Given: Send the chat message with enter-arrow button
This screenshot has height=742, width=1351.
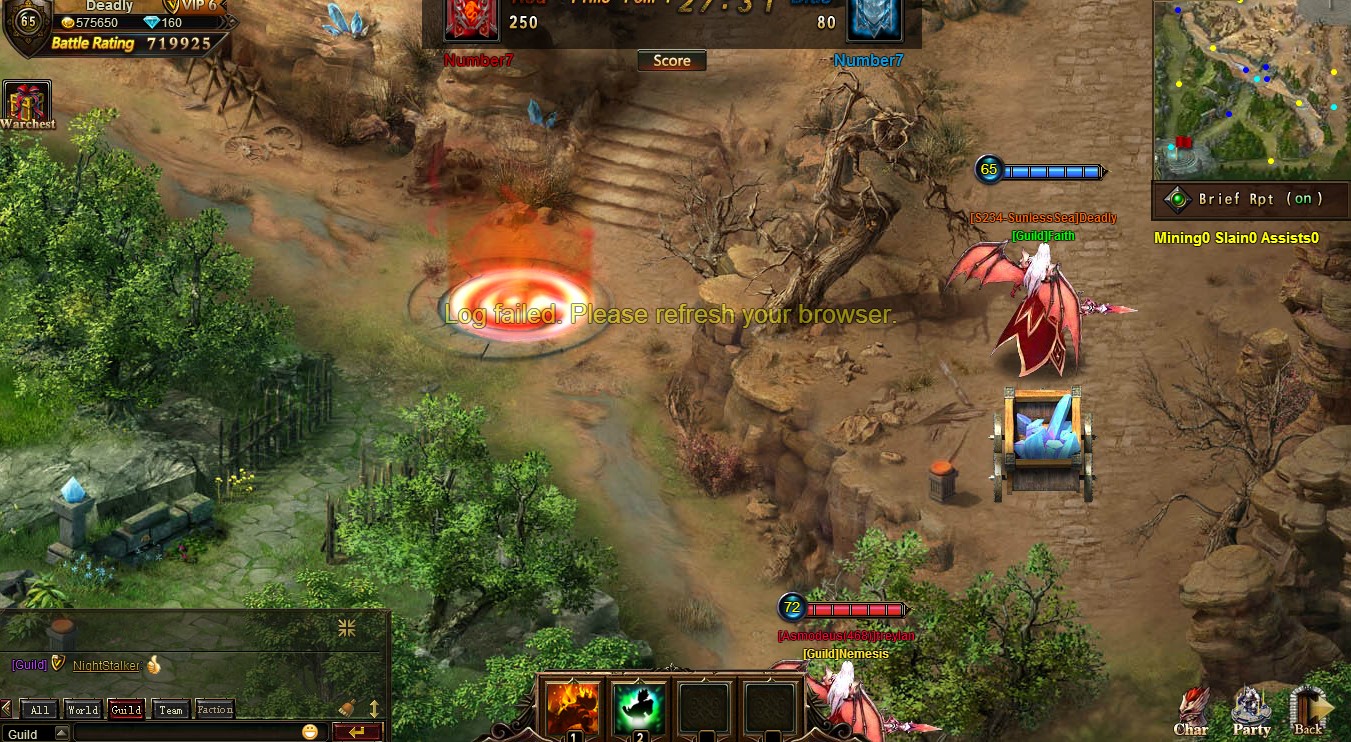Looking at the screenshot, I should click(x=357, y=732).
